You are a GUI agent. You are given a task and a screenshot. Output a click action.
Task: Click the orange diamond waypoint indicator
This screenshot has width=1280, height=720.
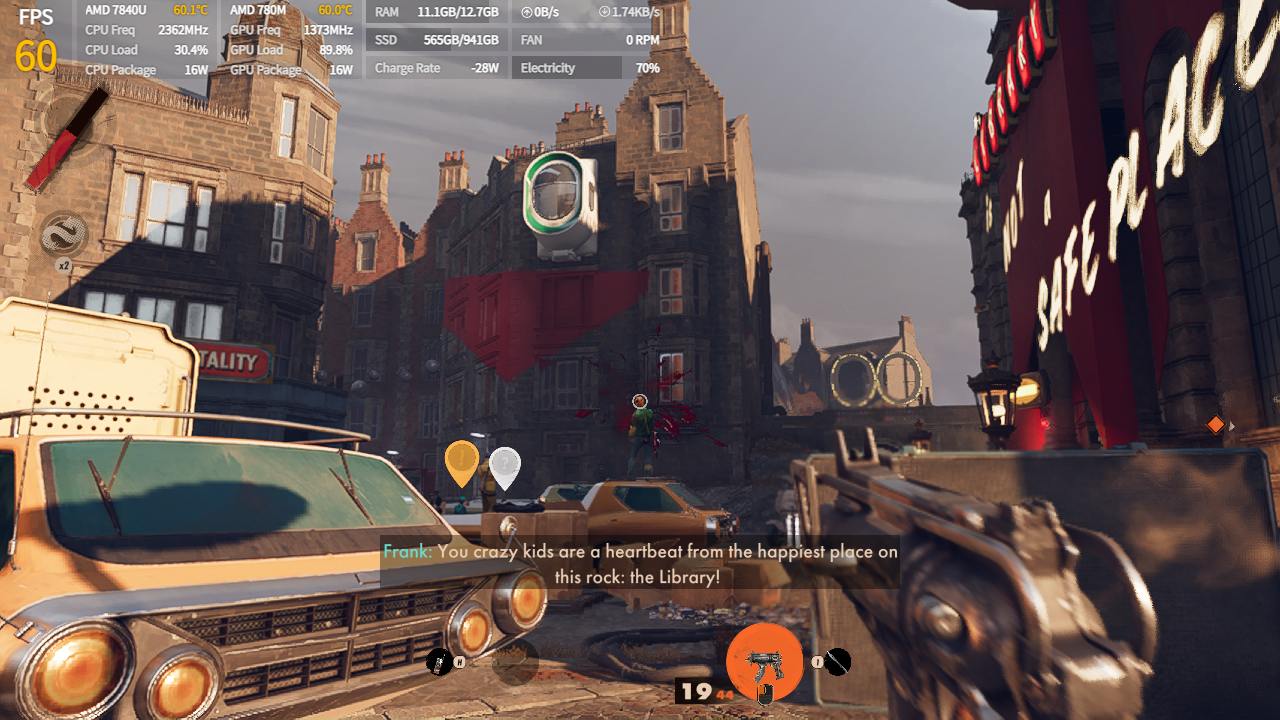pyautogui.click(x=1216, y=425)
